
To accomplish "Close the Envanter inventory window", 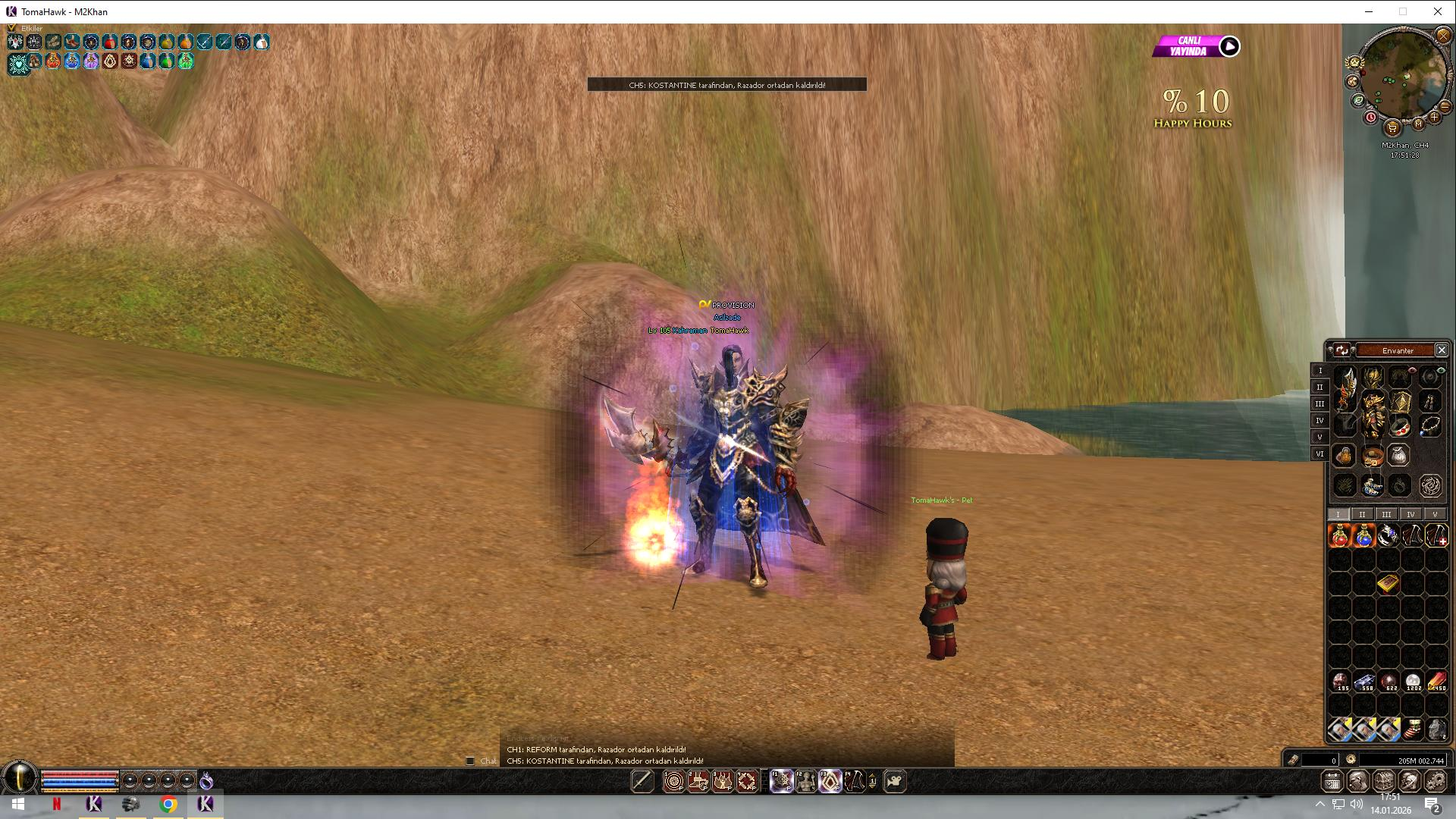I will click(x=1442, y=350).
